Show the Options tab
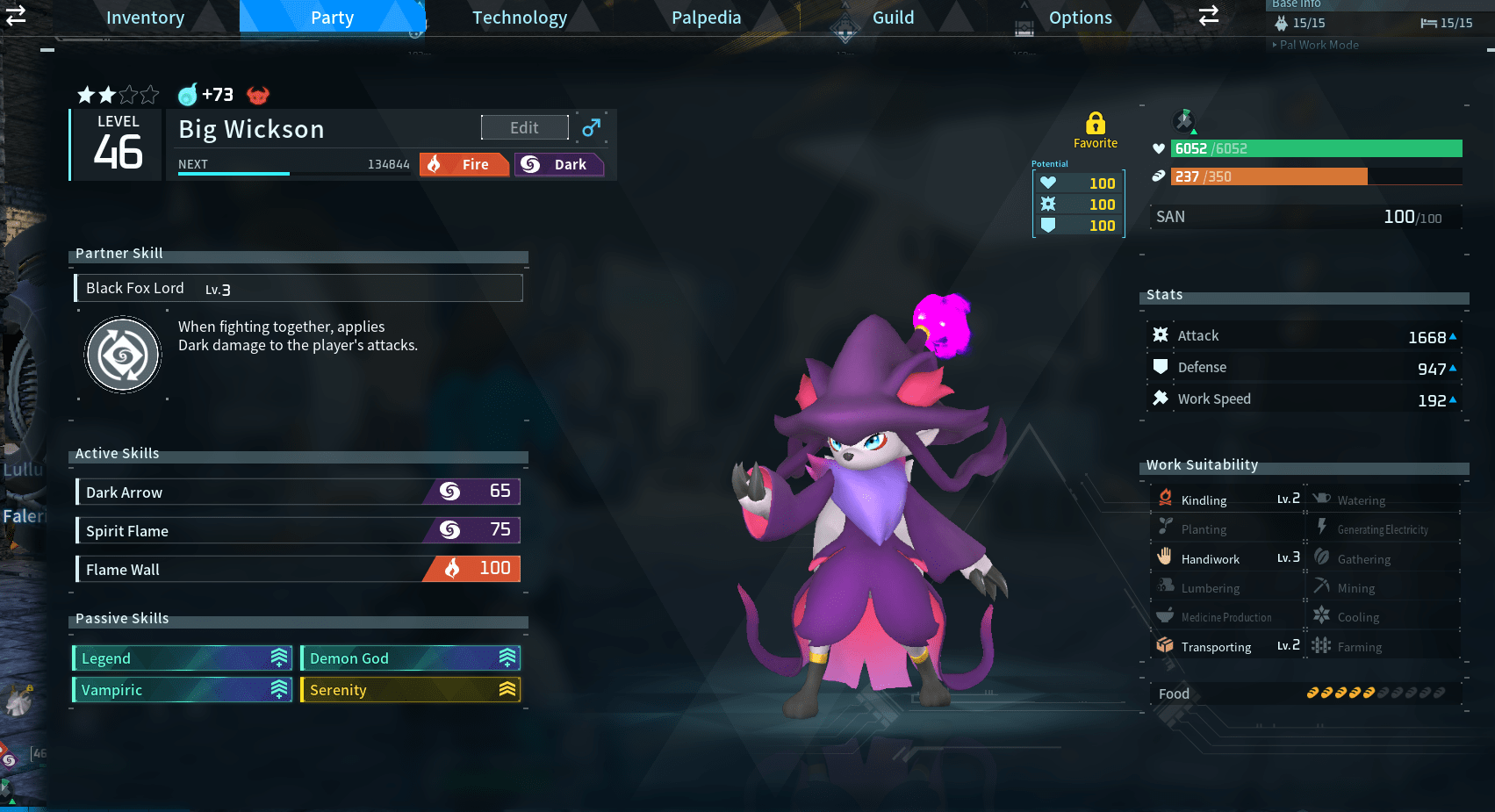Screen dimensions: 1495x812 click(1080, 18)
